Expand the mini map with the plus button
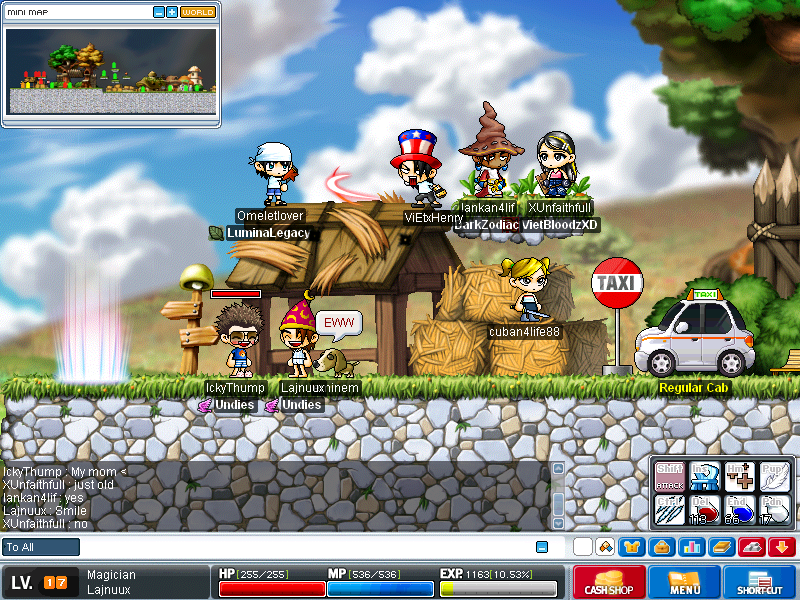Screen dimensions: 800x600 coord(172,12)
